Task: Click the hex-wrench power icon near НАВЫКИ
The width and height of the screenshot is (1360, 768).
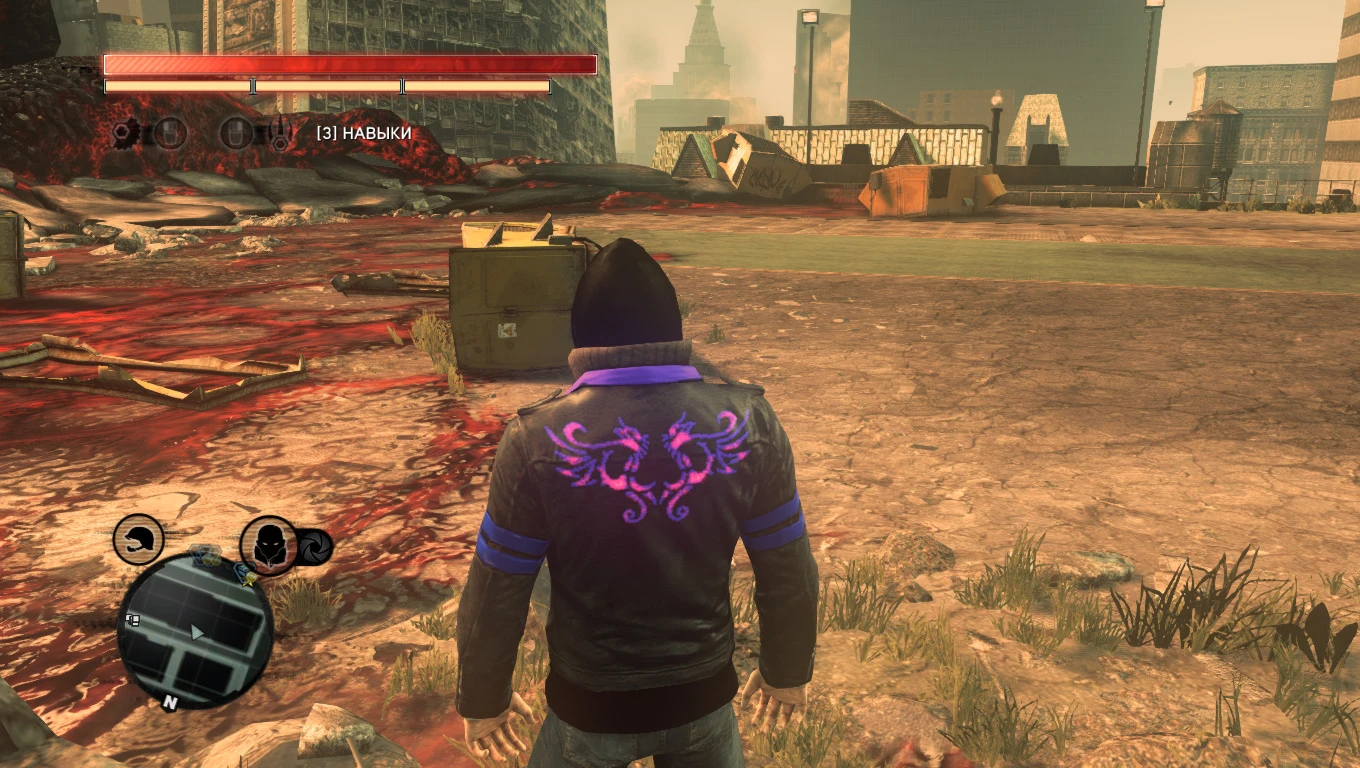Action: [280, 134]
